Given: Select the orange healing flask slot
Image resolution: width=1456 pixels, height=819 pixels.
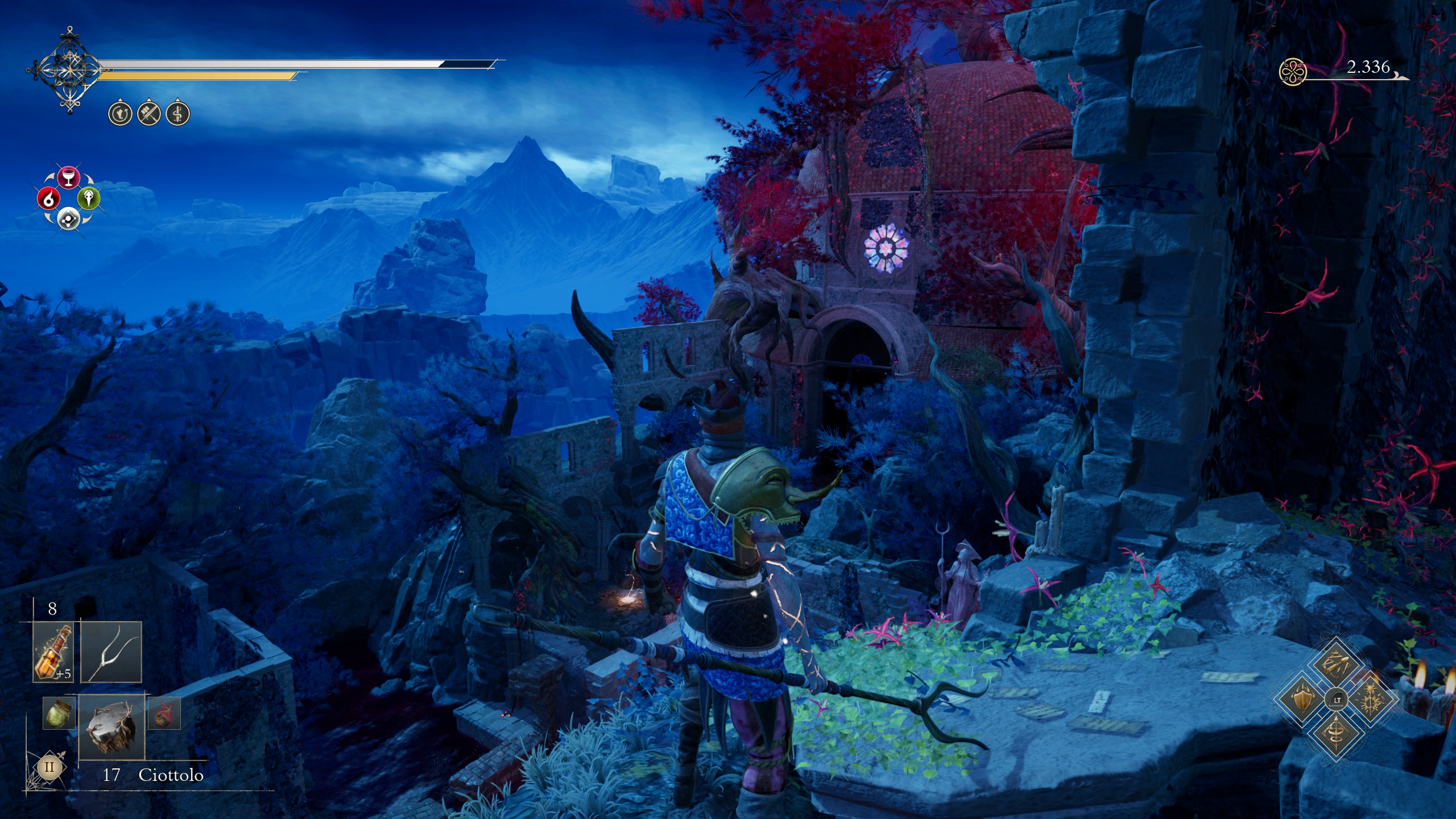Looking at the screenshot, I should [53, 652].
